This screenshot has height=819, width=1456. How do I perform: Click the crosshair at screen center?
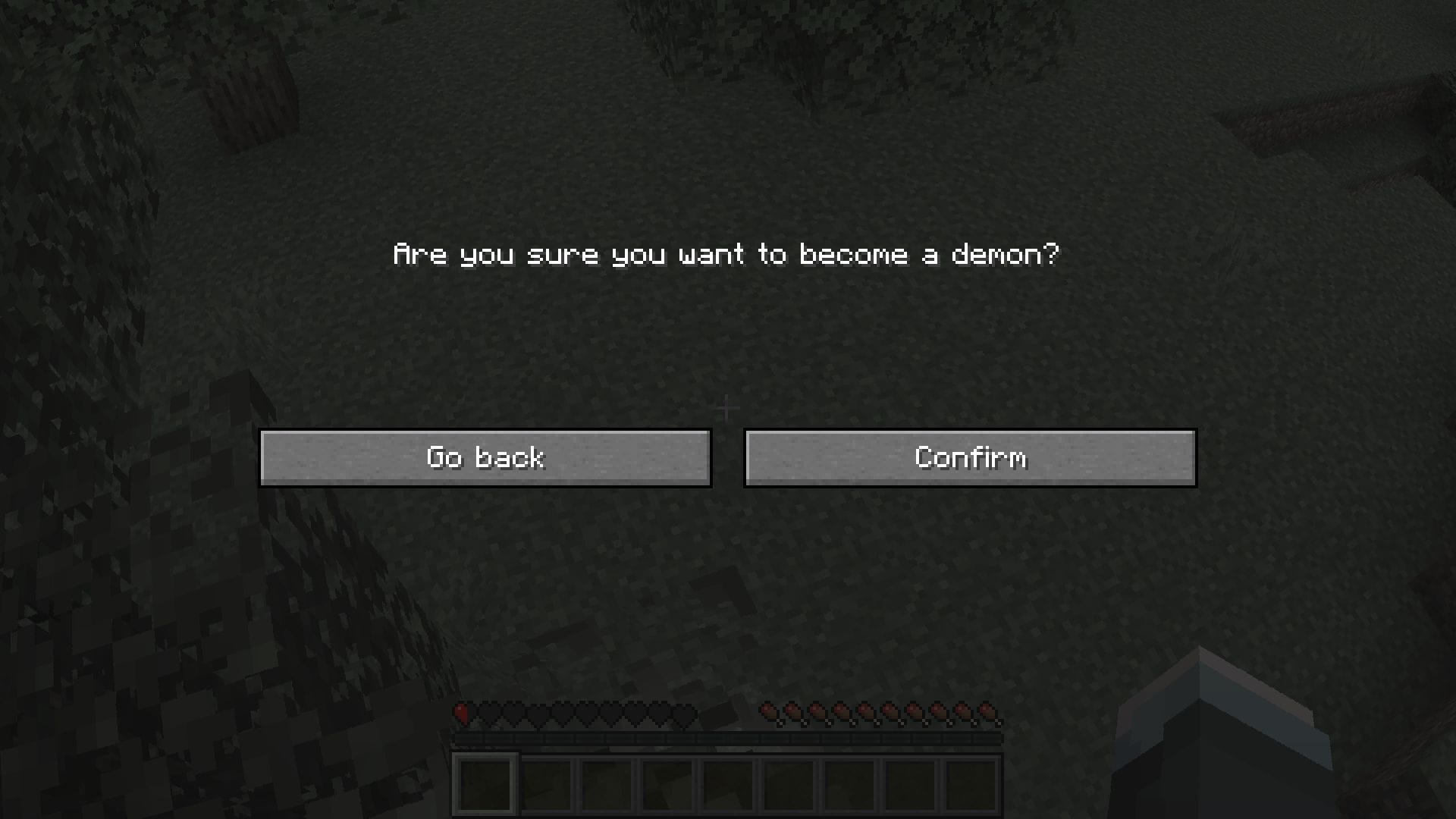coord(728,407)
